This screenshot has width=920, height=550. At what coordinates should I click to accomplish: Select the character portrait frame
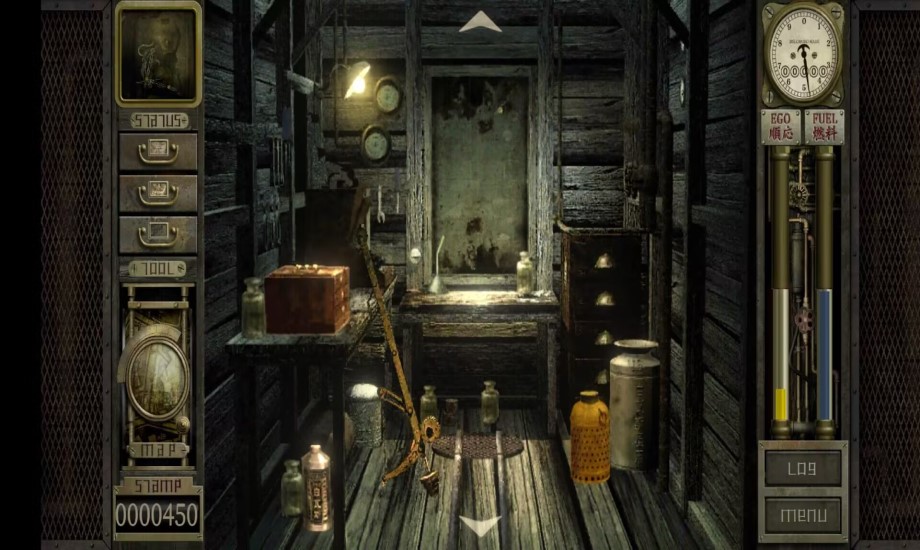pos(158,53)
